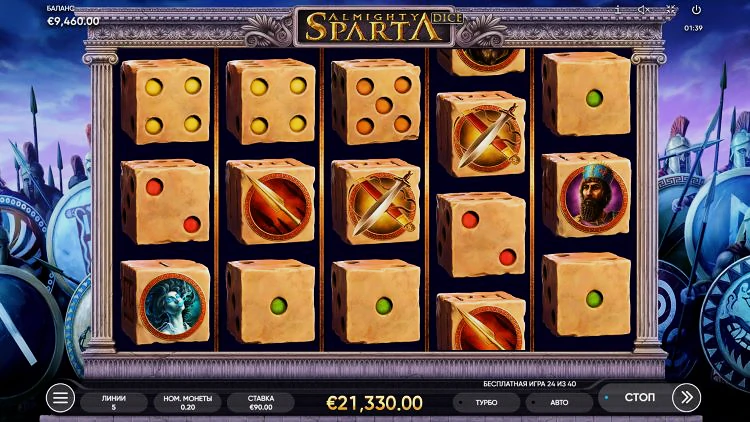
Task: Toggle the muted sound icon
Action: [645, 10]
